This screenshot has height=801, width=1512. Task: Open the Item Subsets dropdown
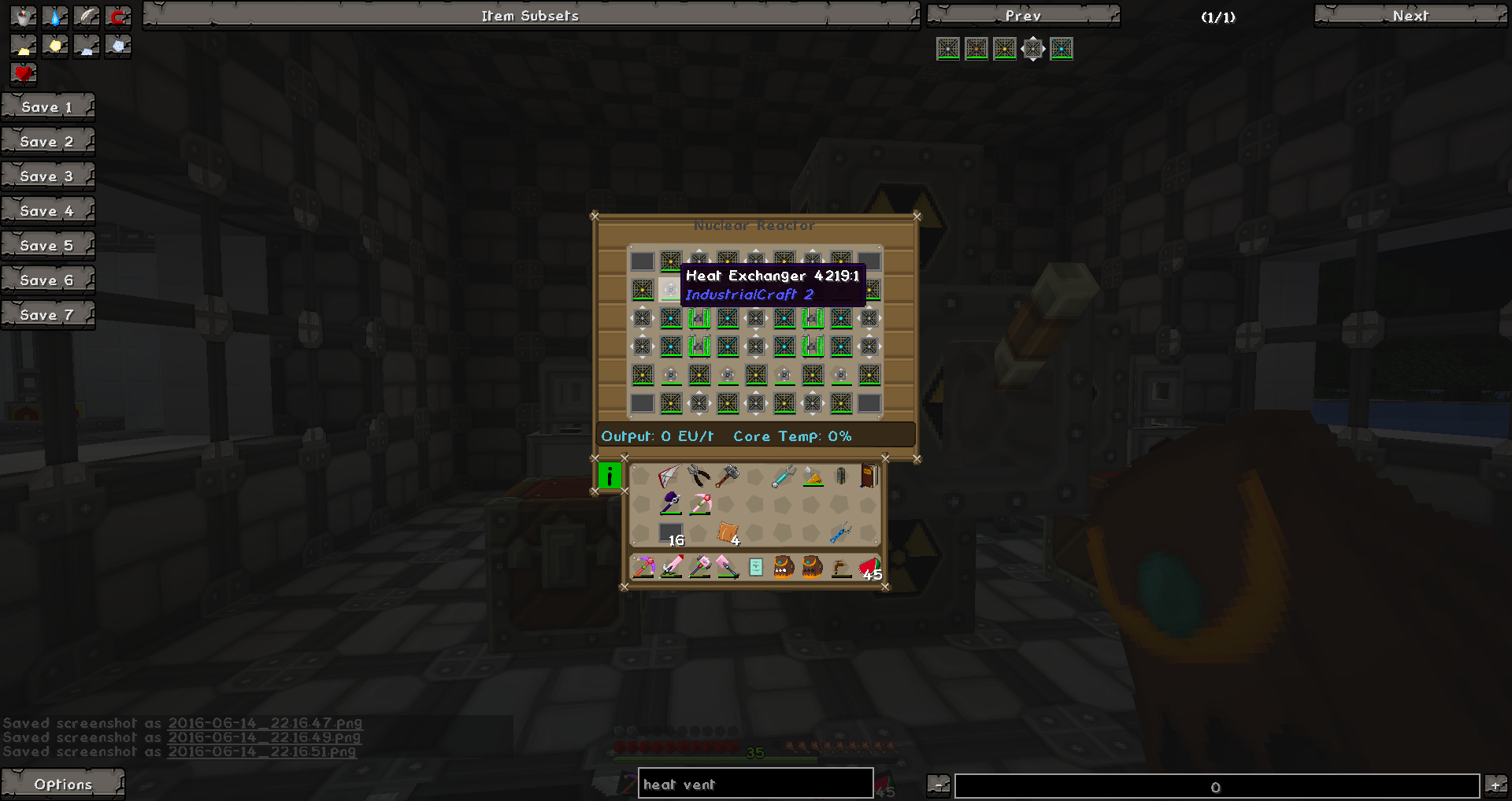pos(530,15)
